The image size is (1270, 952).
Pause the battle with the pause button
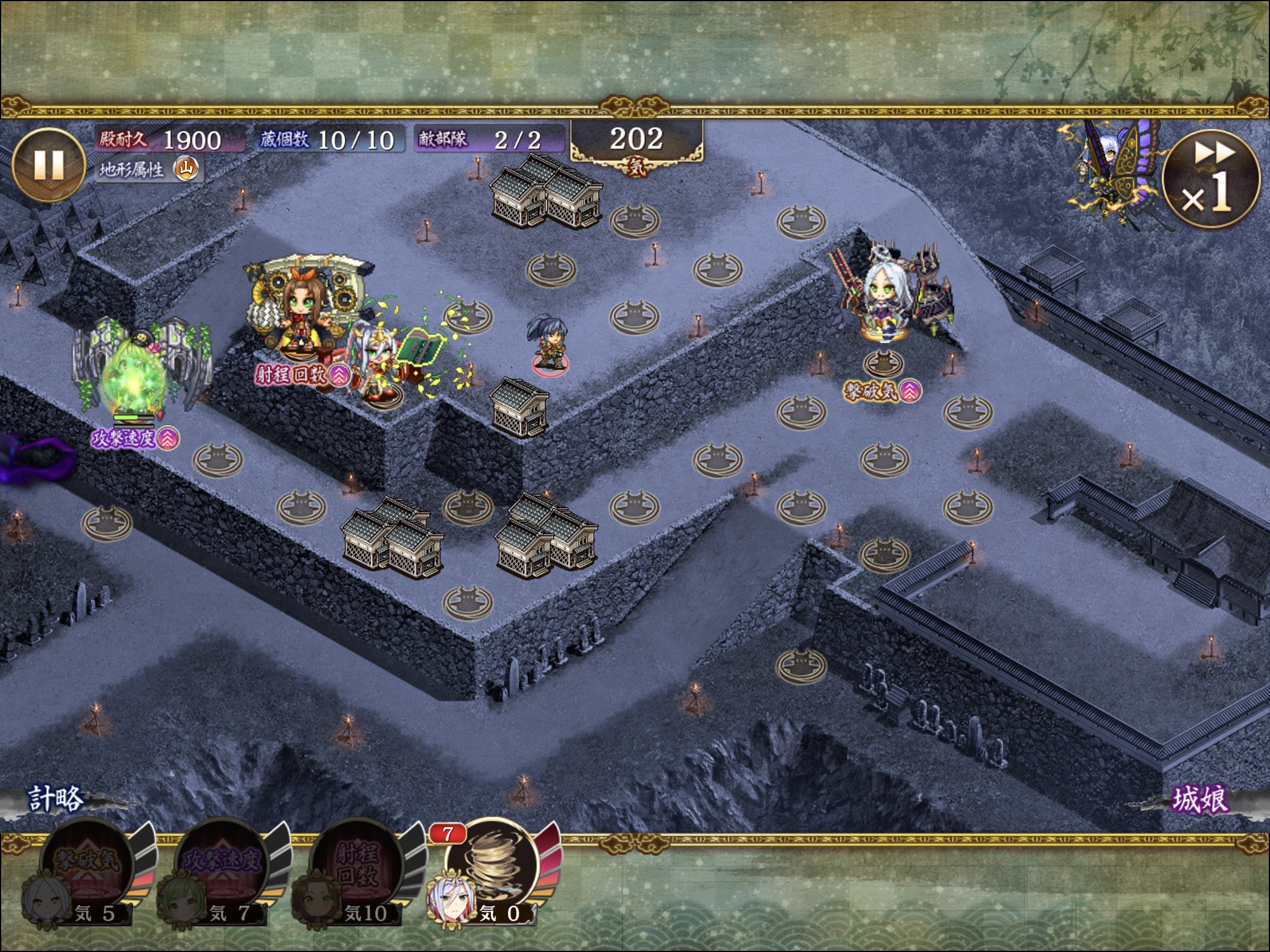click(49, 165)
